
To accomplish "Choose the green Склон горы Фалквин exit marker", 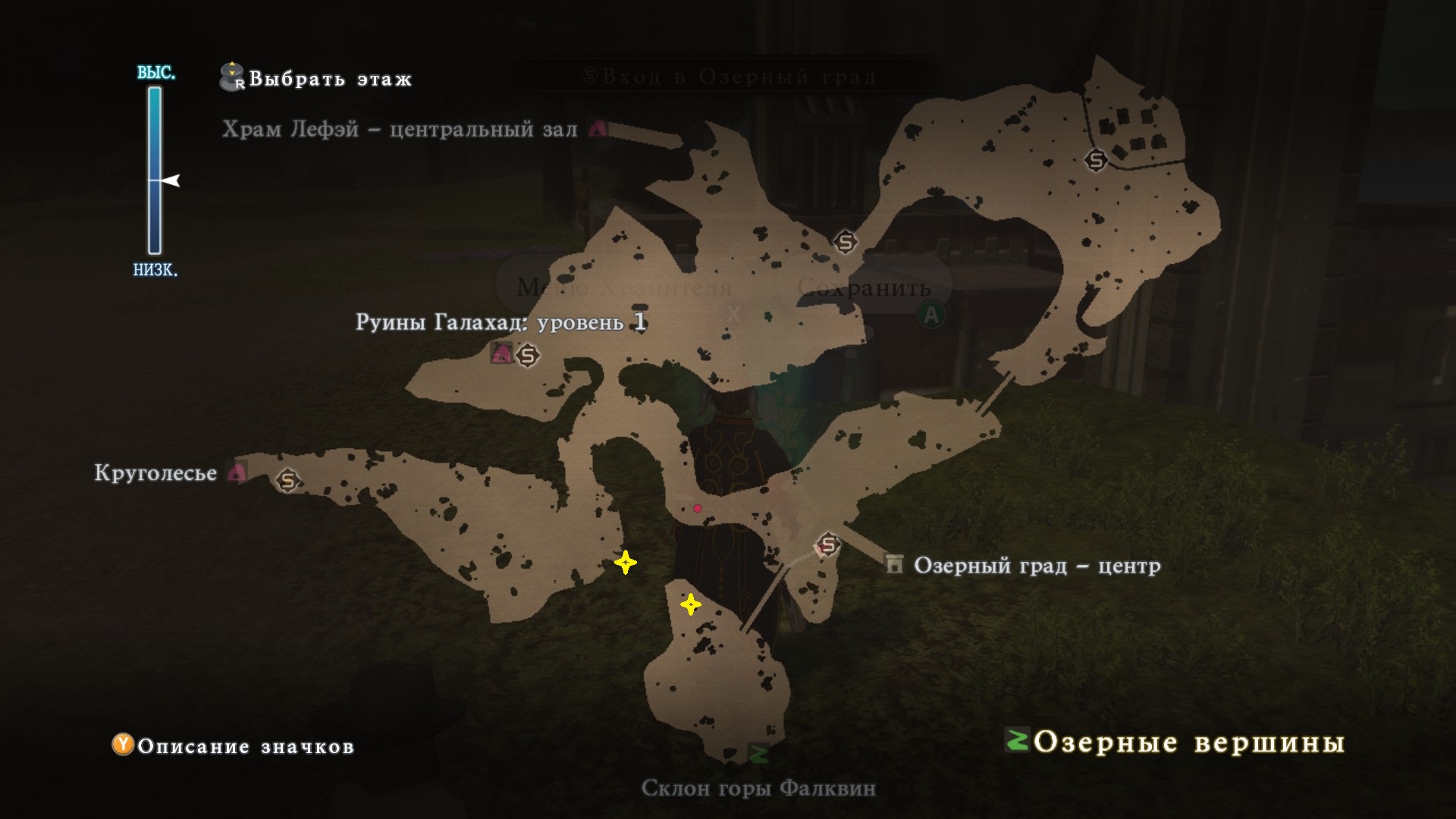I will click(758, 754).
